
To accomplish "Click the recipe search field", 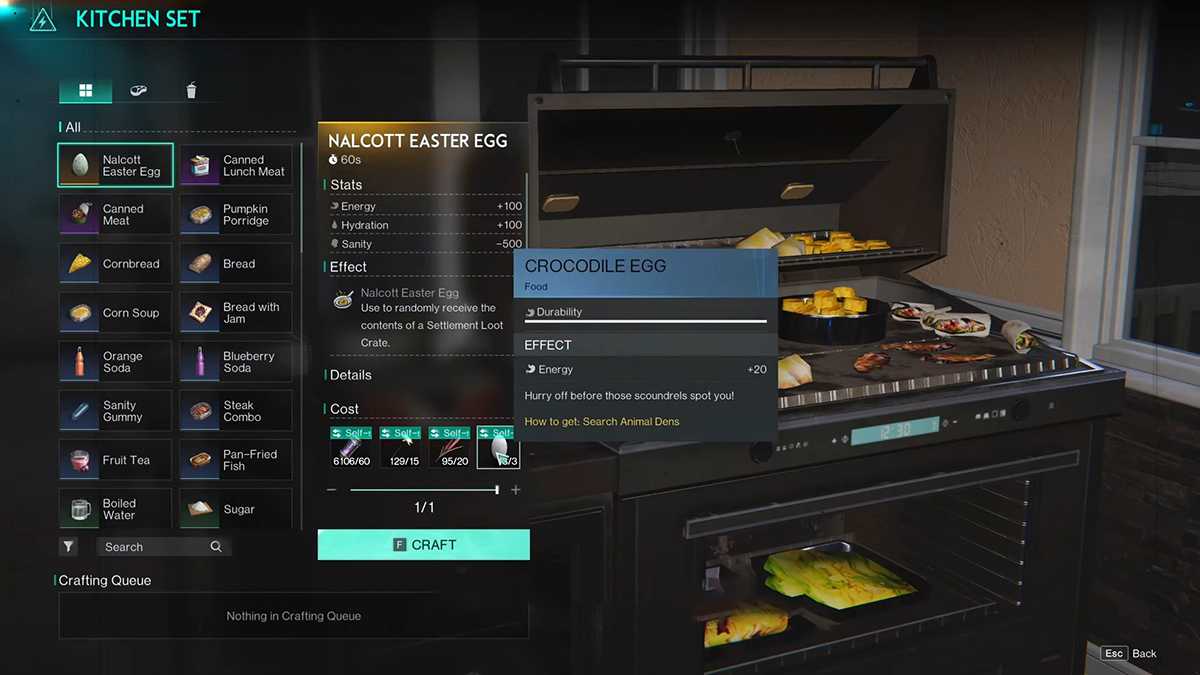I will pos(155,547).
